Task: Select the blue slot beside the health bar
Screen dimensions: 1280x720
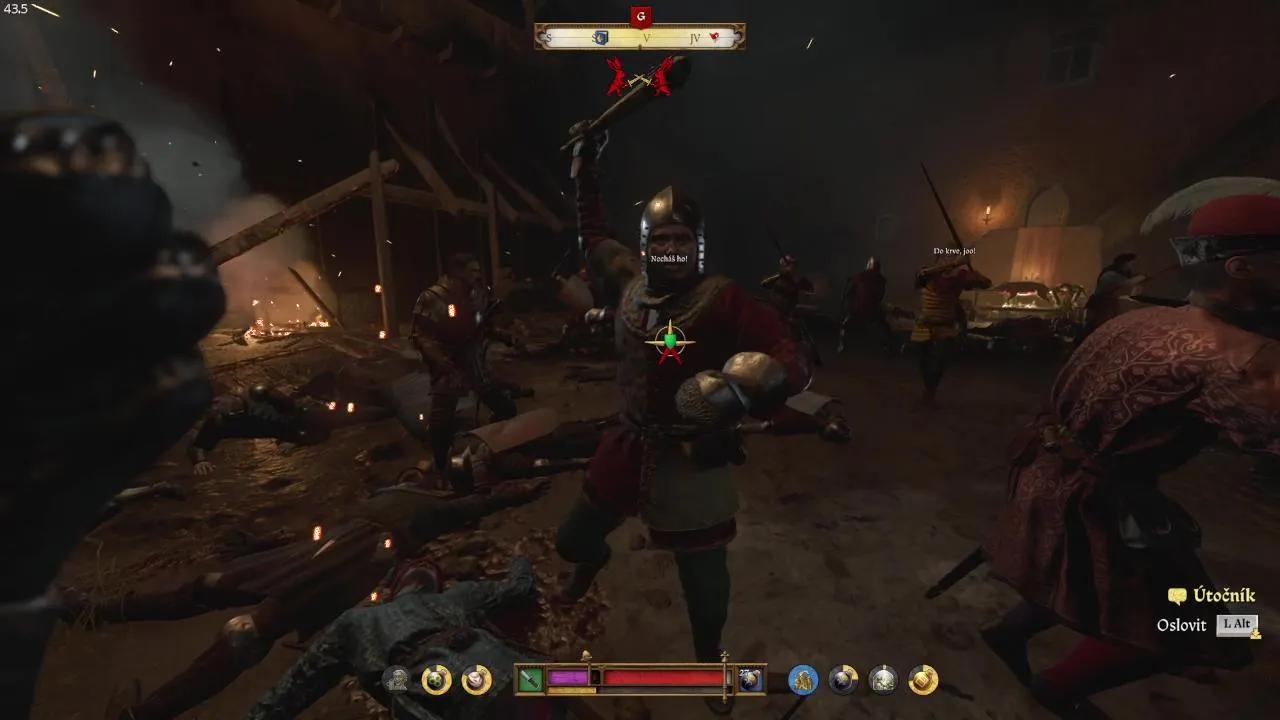Action: tap(751, 680)
